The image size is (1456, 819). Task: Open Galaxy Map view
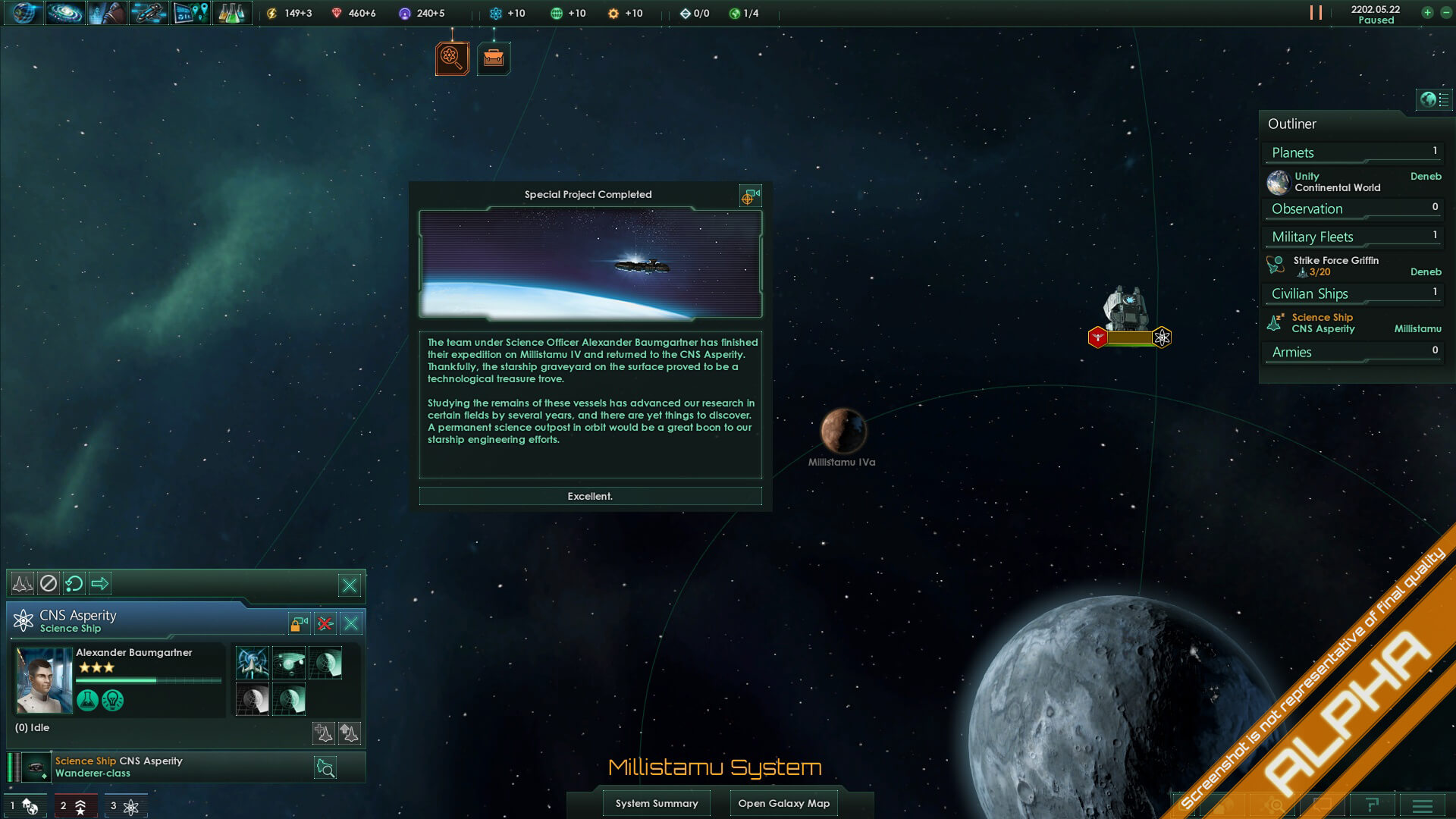coord(783,803)
